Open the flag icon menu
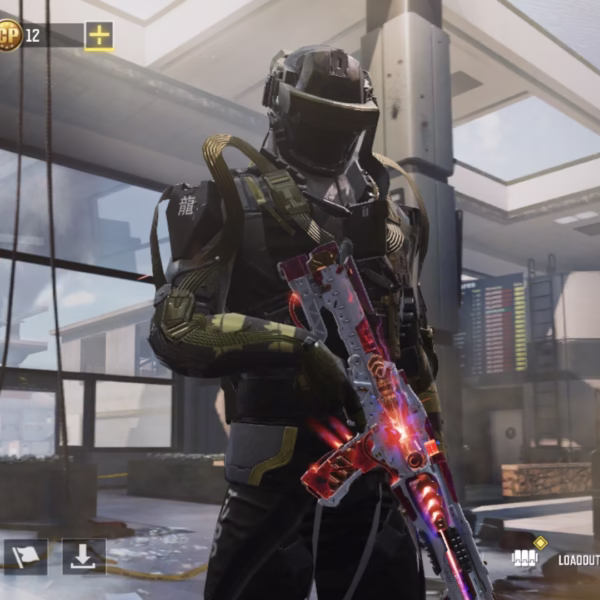 pos(25,556)
